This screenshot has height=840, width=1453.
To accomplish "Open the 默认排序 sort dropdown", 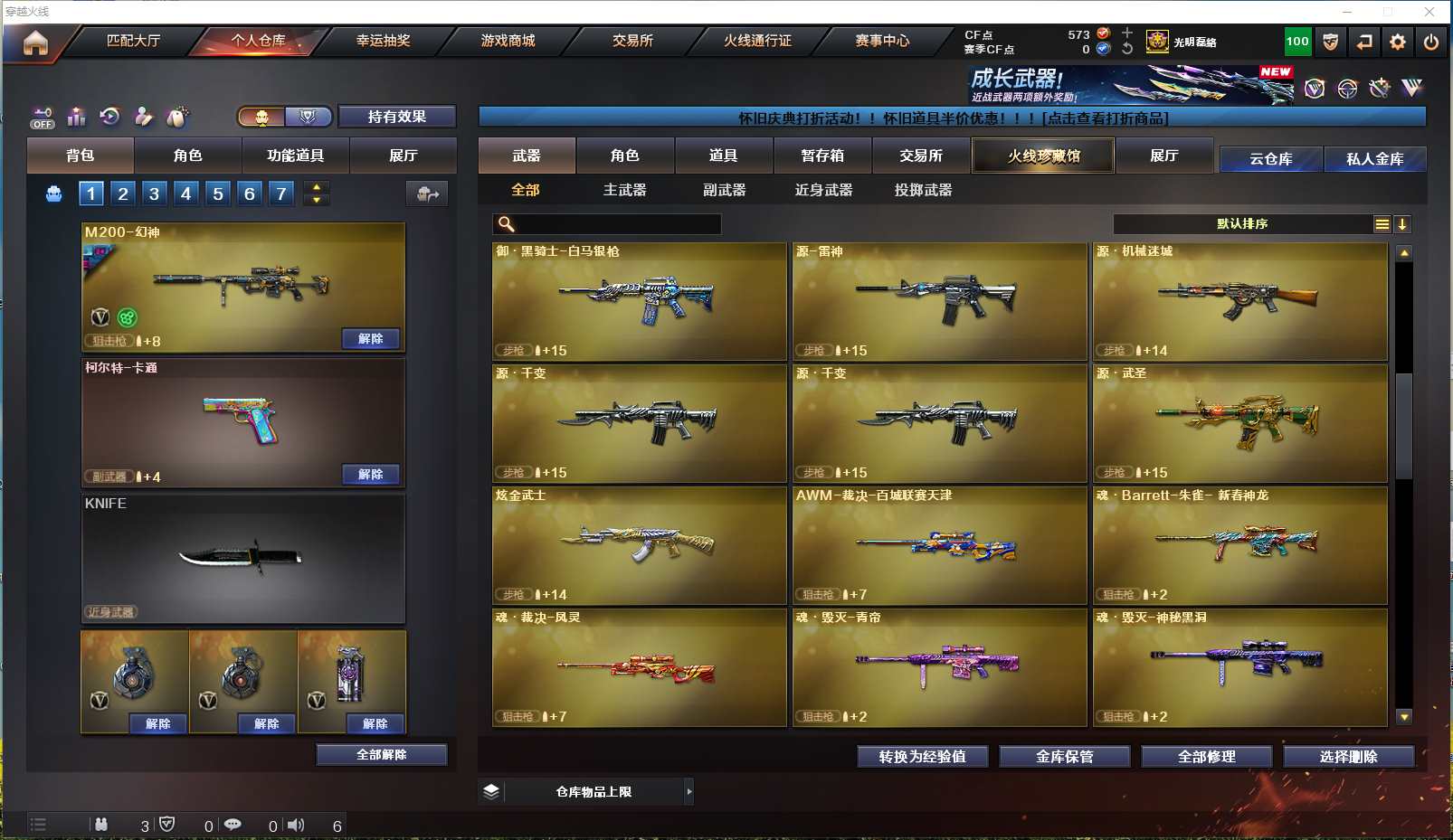I will point(1242,224).
